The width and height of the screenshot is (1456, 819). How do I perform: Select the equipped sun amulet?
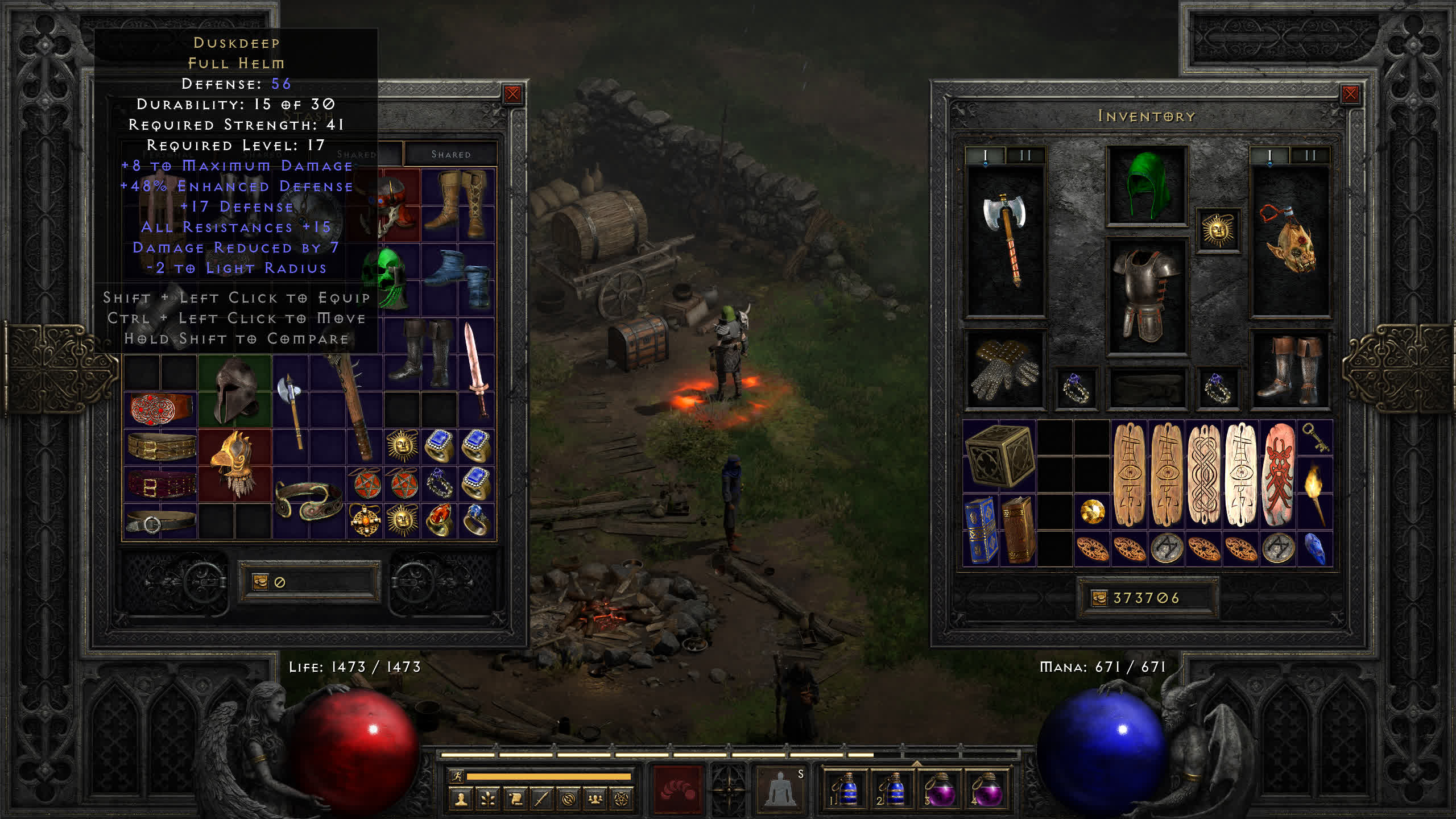(x=1217, y=230)
